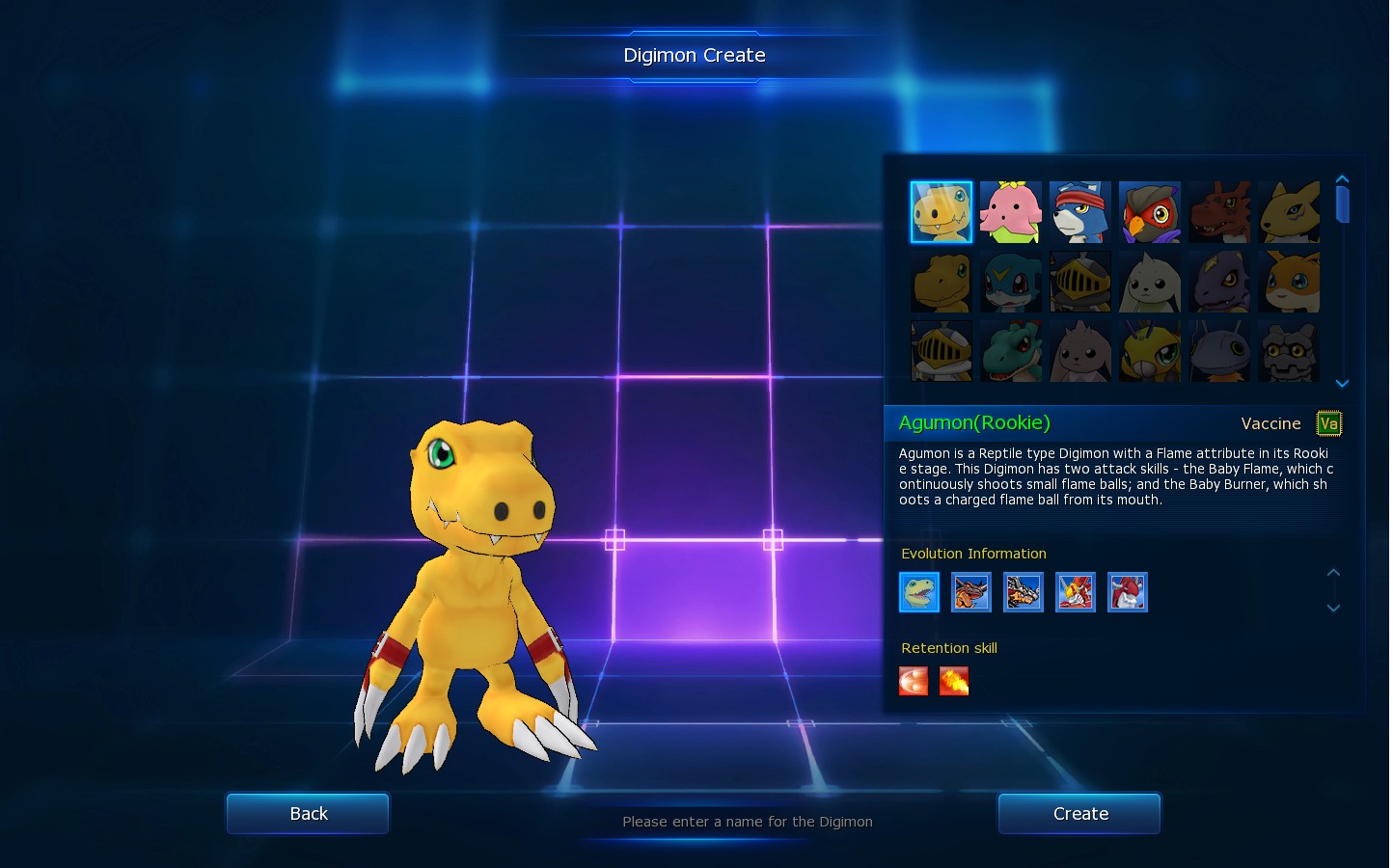The height and width of the screenshot is (868, 1393).
Task: Confirm with the Create button
Action: (1079, 814)
